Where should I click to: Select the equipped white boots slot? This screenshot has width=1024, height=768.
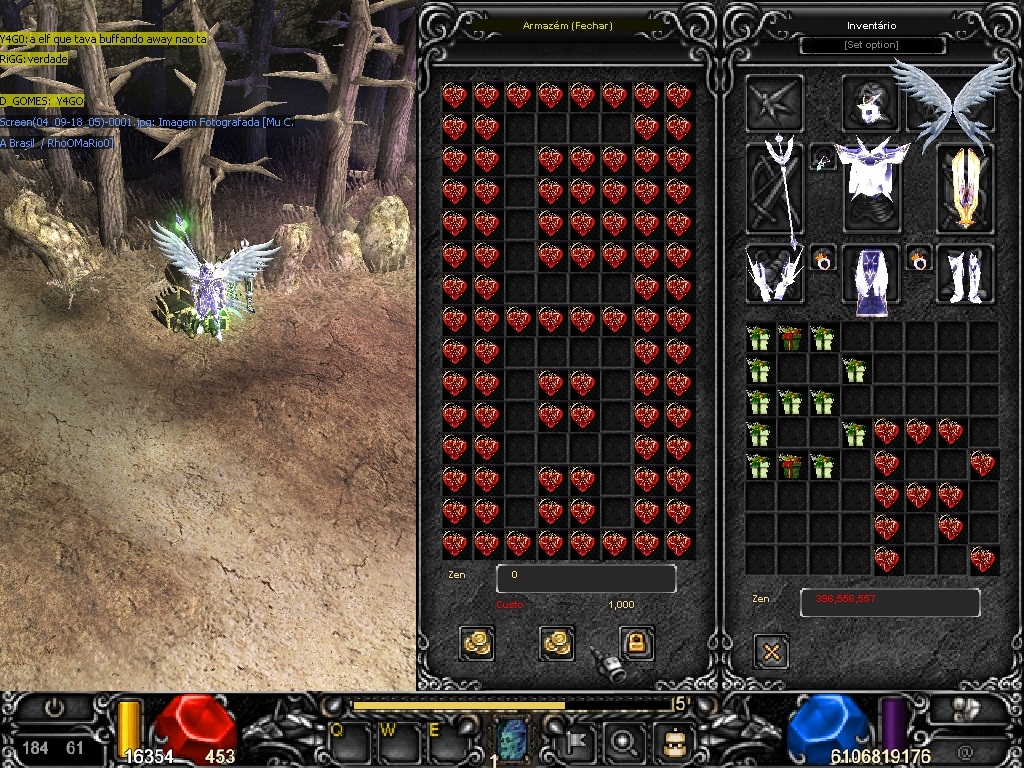tap(964, 274)
